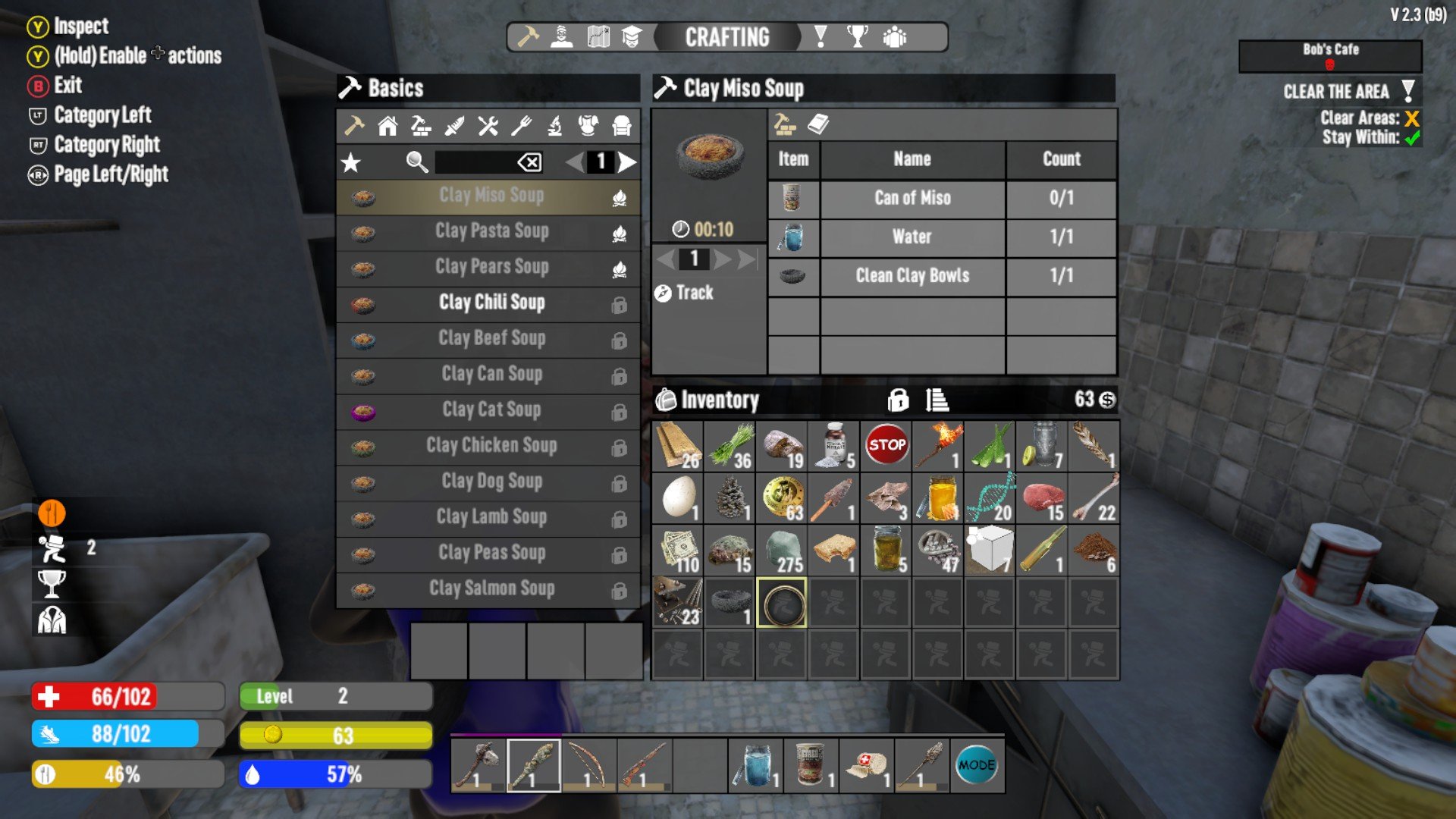Select the honey jar inventory slot
1456x819 pixels.
pos(938,498)
